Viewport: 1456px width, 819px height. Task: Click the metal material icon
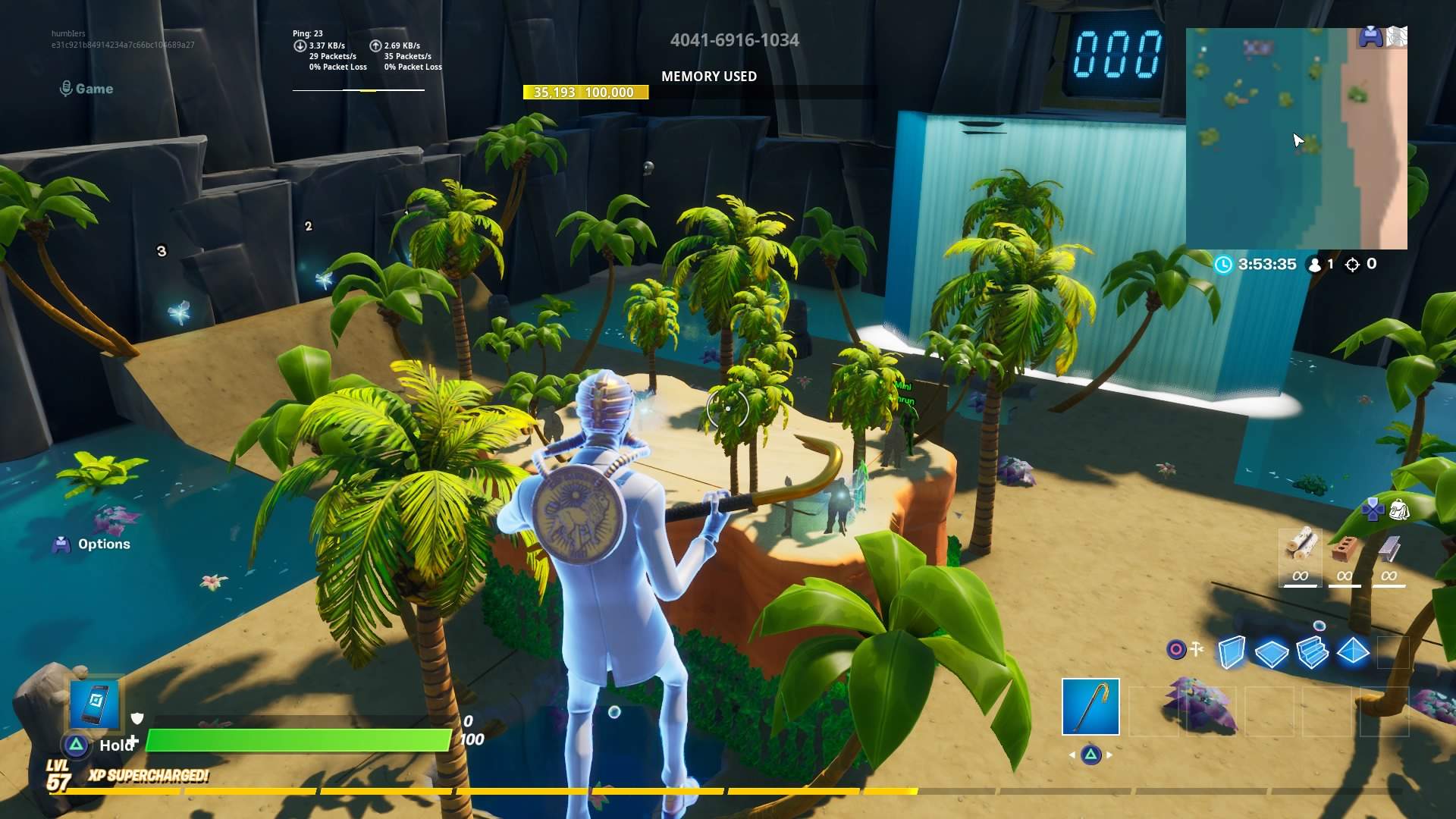click(1389, 548)
